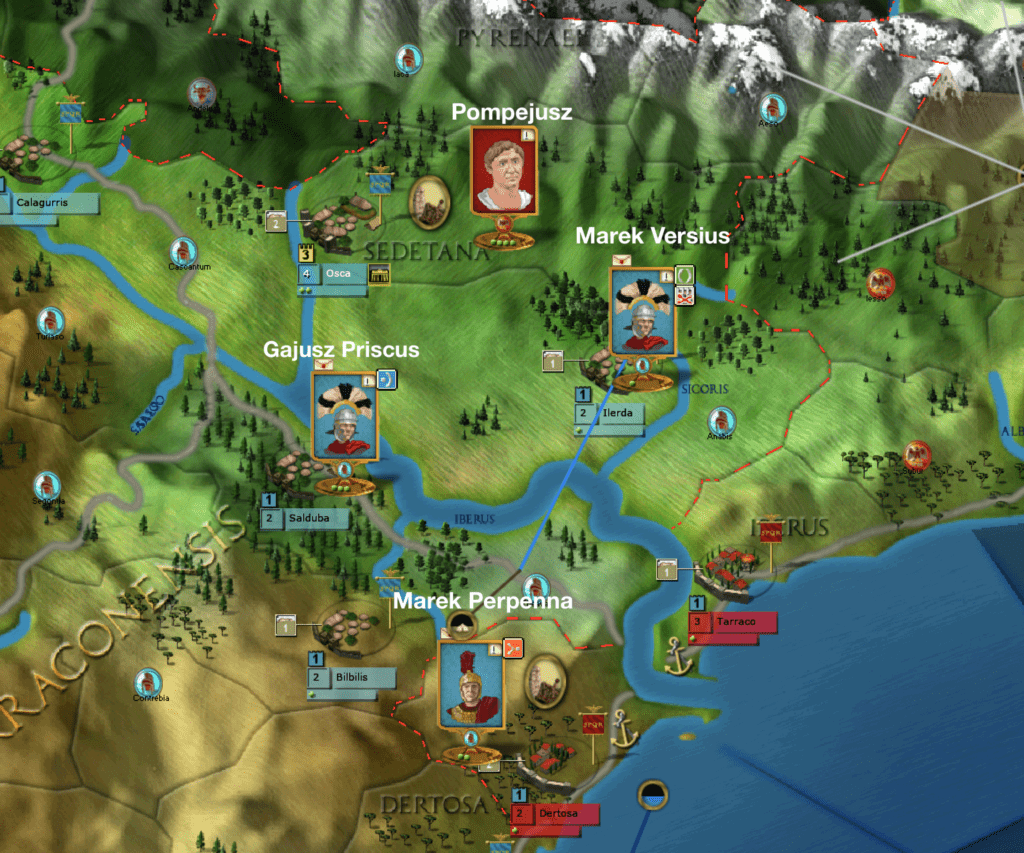This screenshot has height=853, width=1024.
Task: Pick Marek Perpenna's army portrait
Action: 471,684
